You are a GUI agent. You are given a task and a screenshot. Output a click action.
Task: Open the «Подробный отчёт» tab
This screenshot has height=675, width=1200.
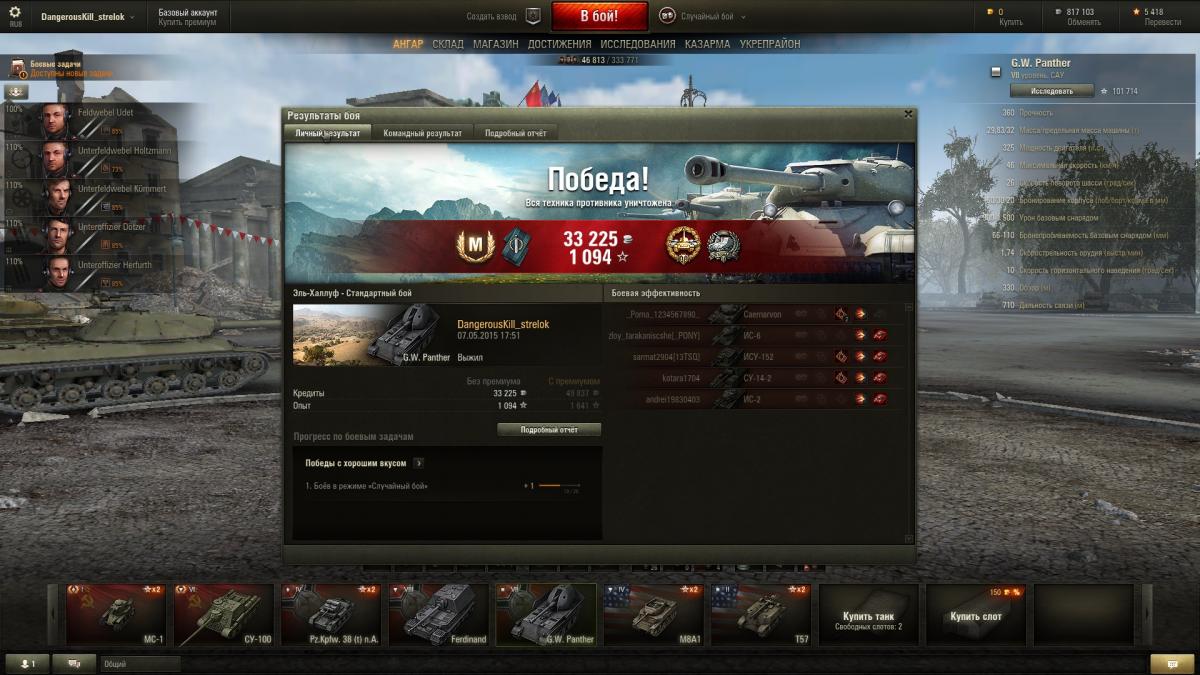tap(515, 133)
